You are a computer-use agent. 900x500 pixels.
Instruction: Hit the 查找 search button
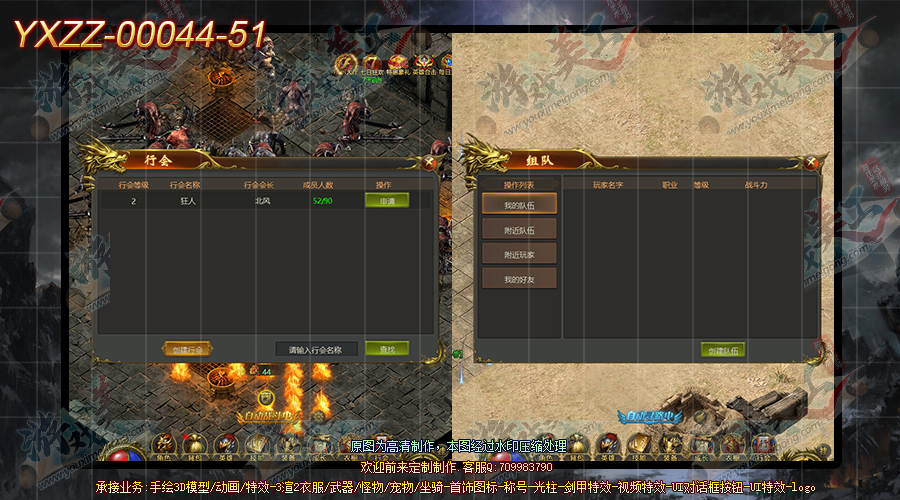[x=386, y=349]
